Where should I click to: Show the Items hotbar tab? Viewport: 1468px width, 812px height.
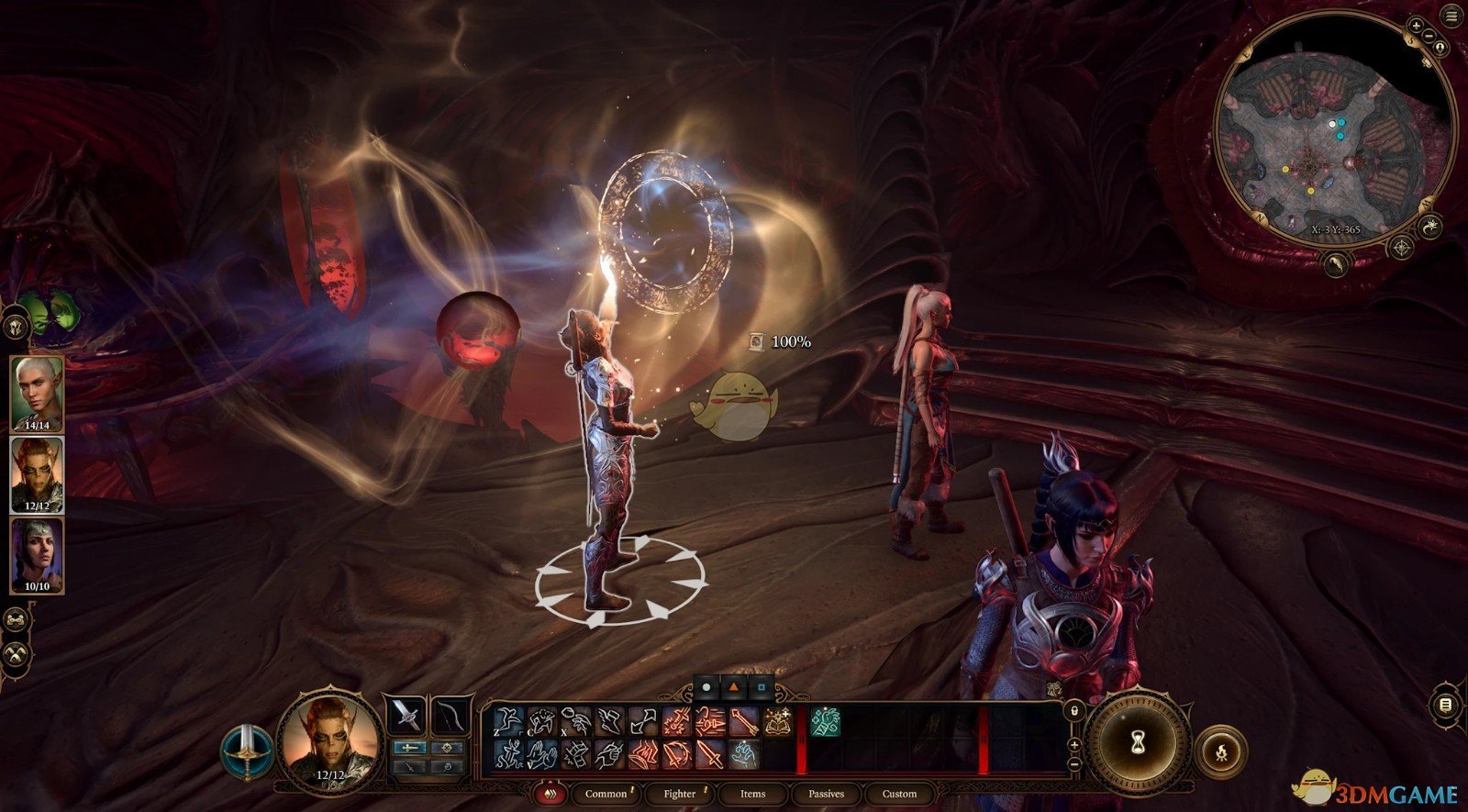click(x=752, y=794)
